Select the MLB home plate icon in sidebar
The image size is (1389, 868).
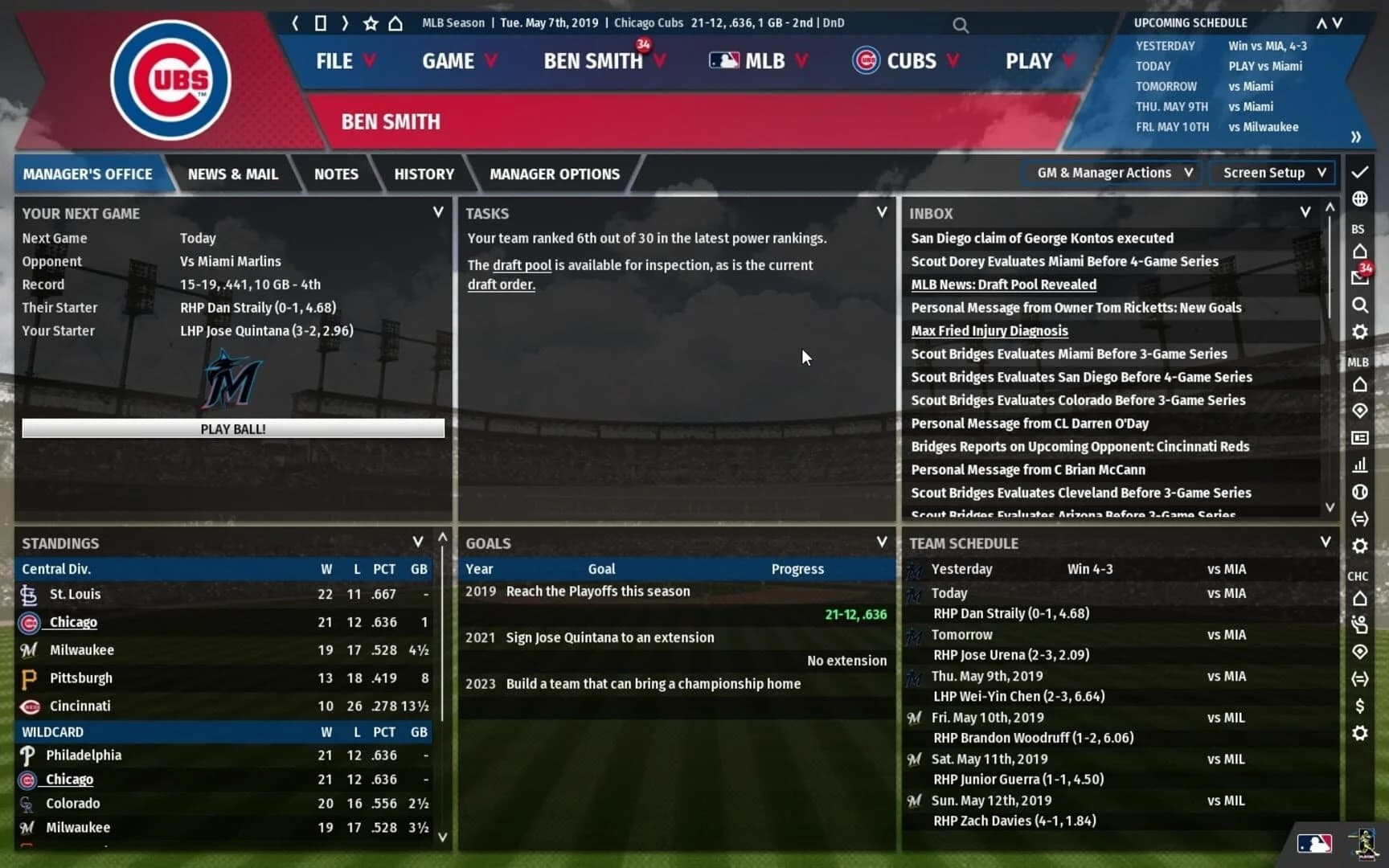click(1360, 384)
